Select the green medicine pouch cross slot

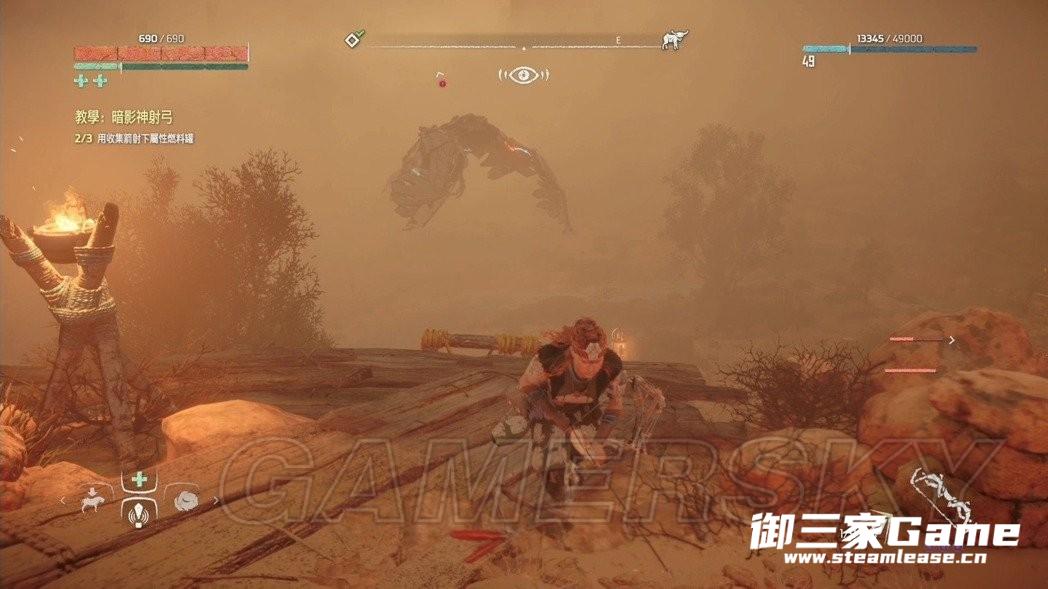[x=139, y=480]
